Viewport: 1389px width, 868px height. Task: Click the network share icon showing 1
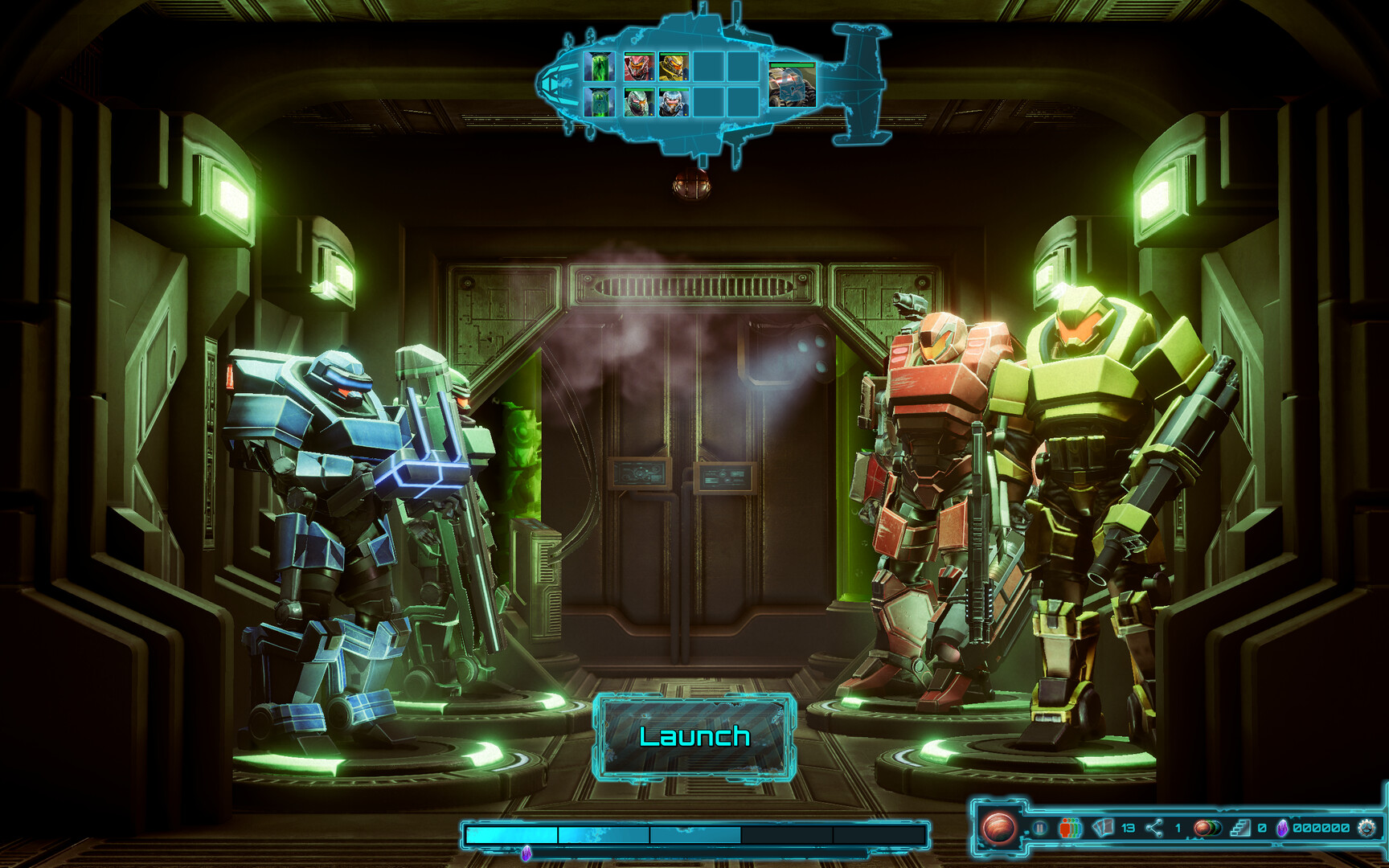(x=1153, y=828)
